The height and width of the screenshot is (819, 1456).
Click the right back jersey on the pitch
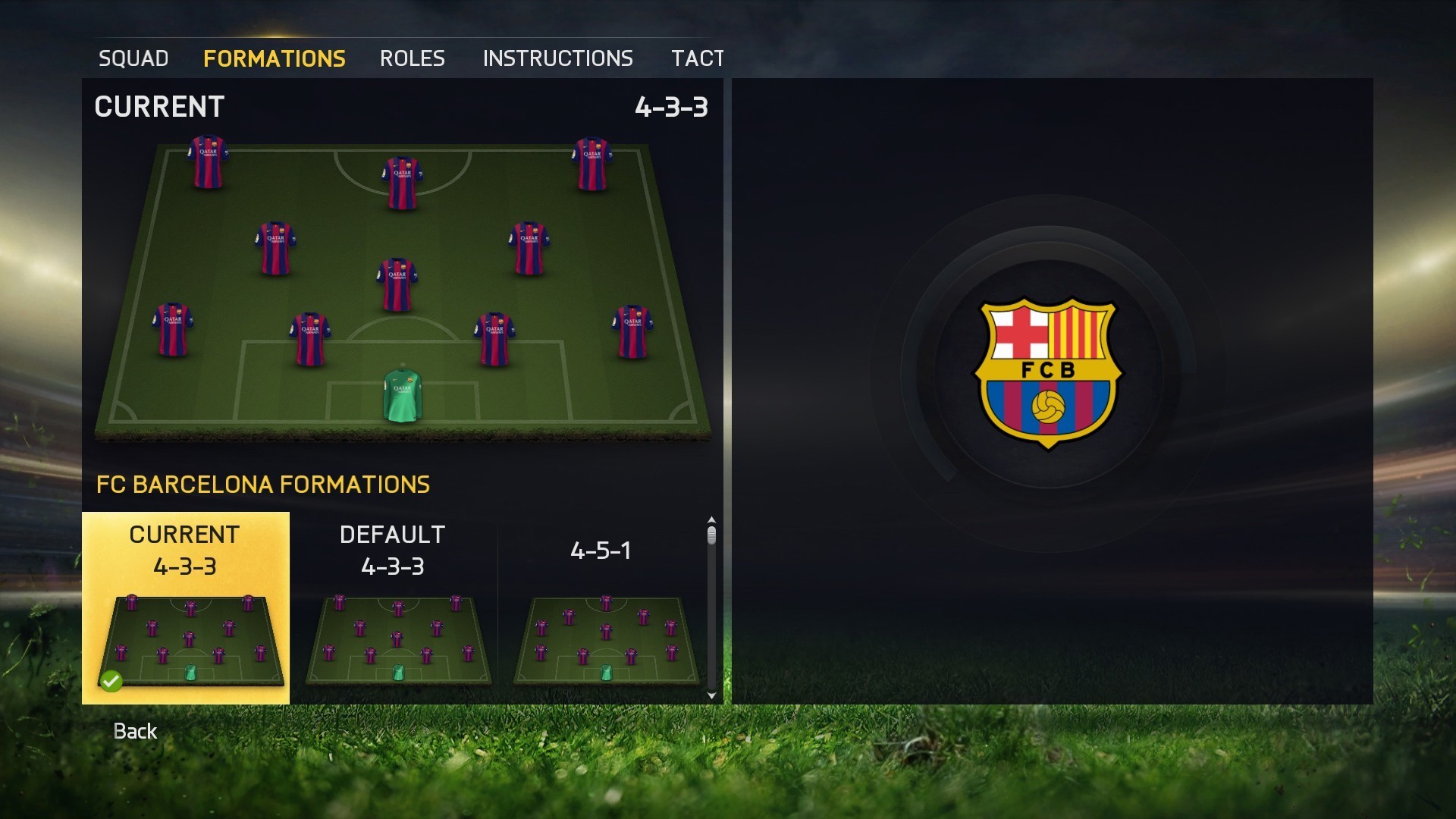[631, 330]
